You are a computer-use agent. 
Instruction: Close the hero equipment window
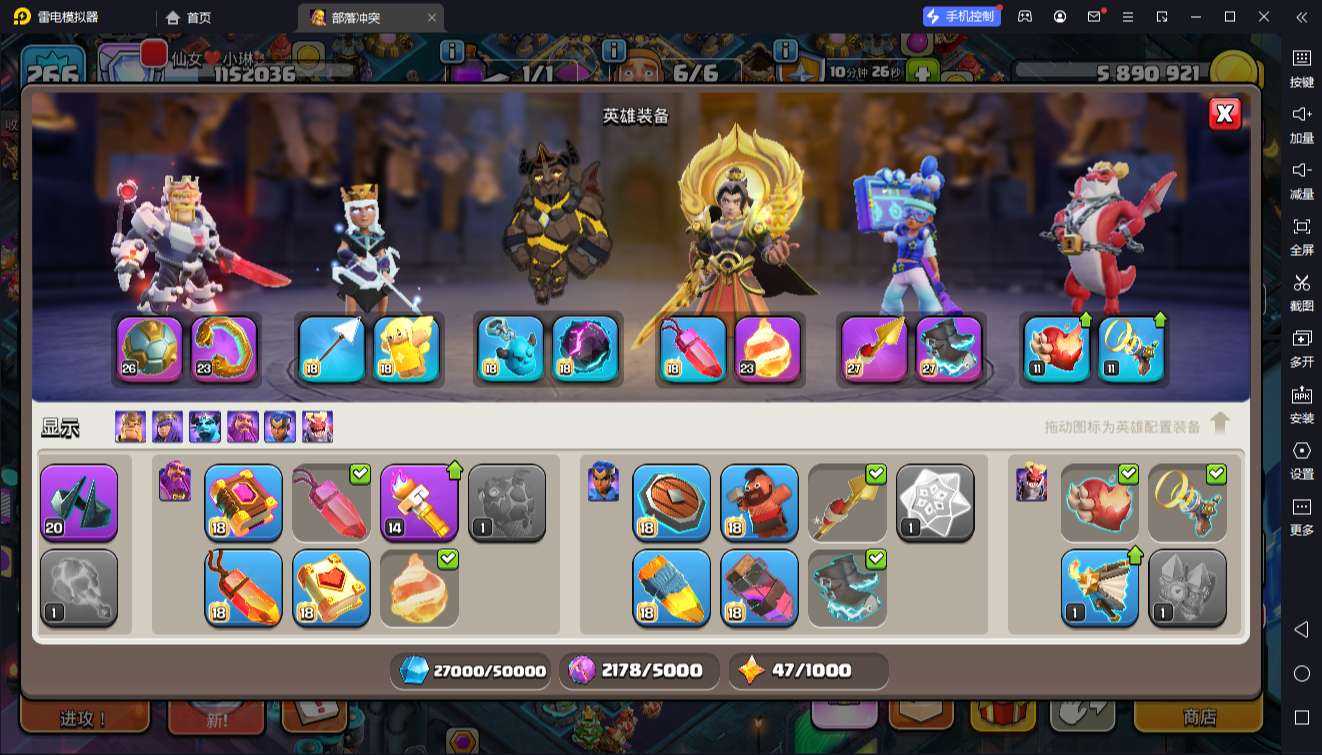[x=1224, y=114]
